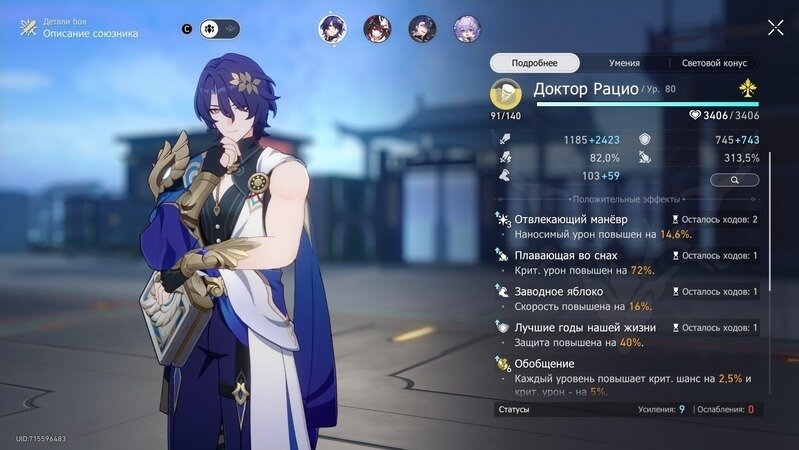The image size is (799, 450).
Task: Choose the red-brown haired ally portrait
Action: click(x=376, y=29)
